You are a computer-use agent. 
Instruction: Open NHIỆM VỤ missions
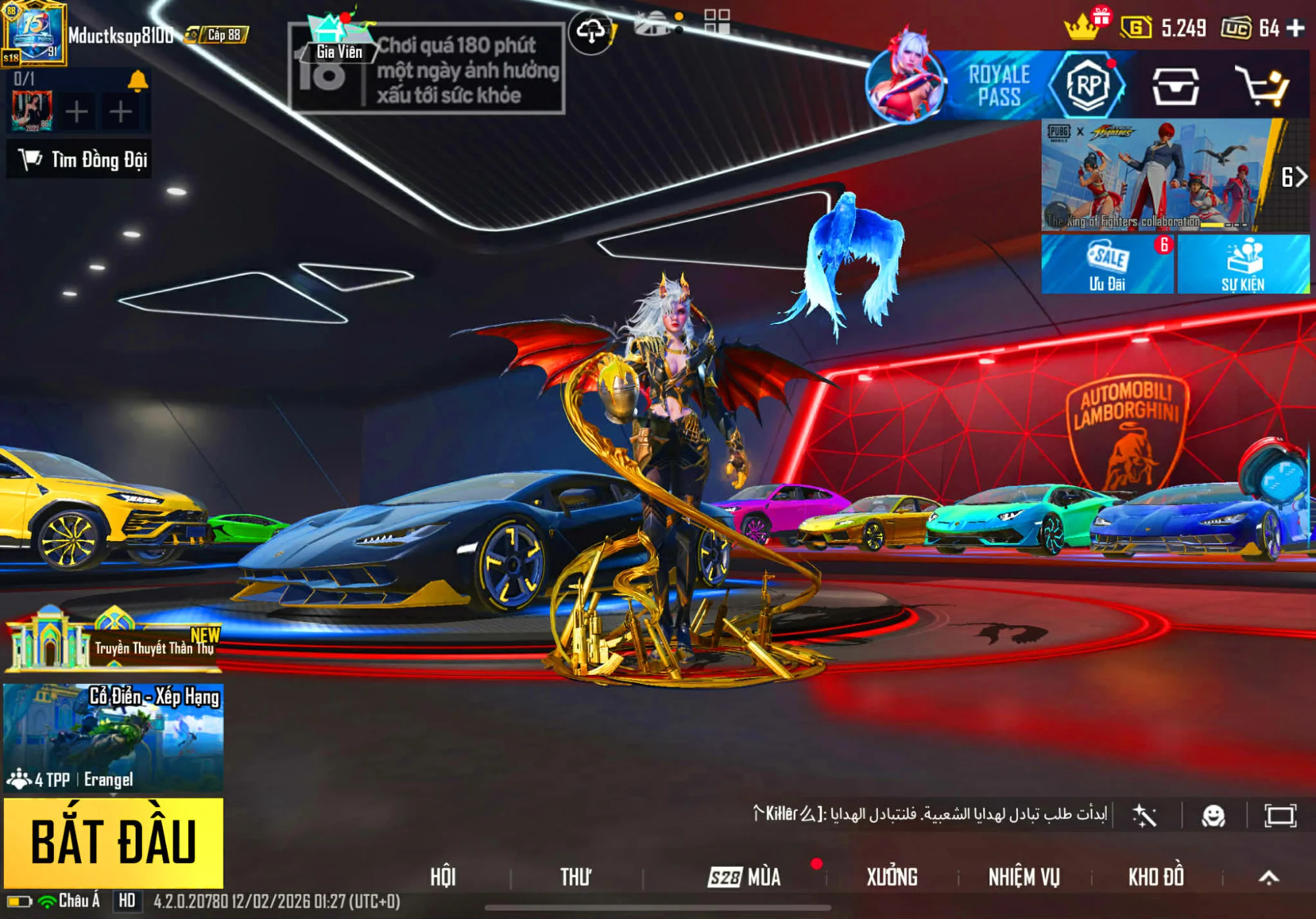coord(1024,877)
